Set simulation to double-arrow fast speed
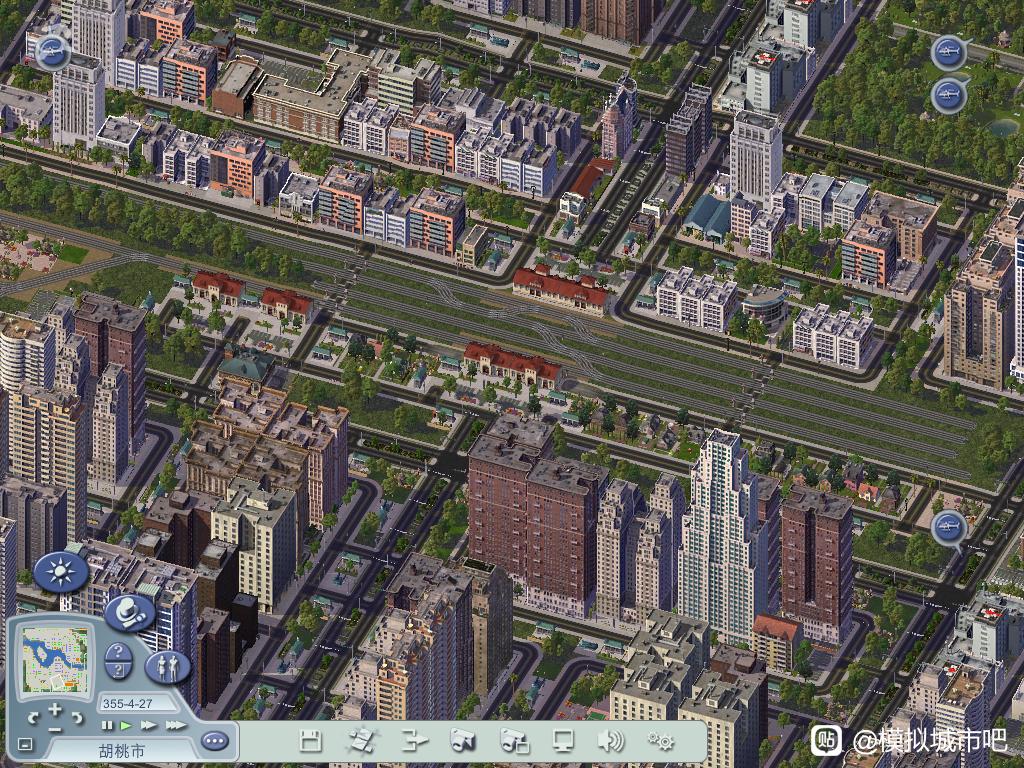This screenshot has height=768, width=1024. [149, 725]
